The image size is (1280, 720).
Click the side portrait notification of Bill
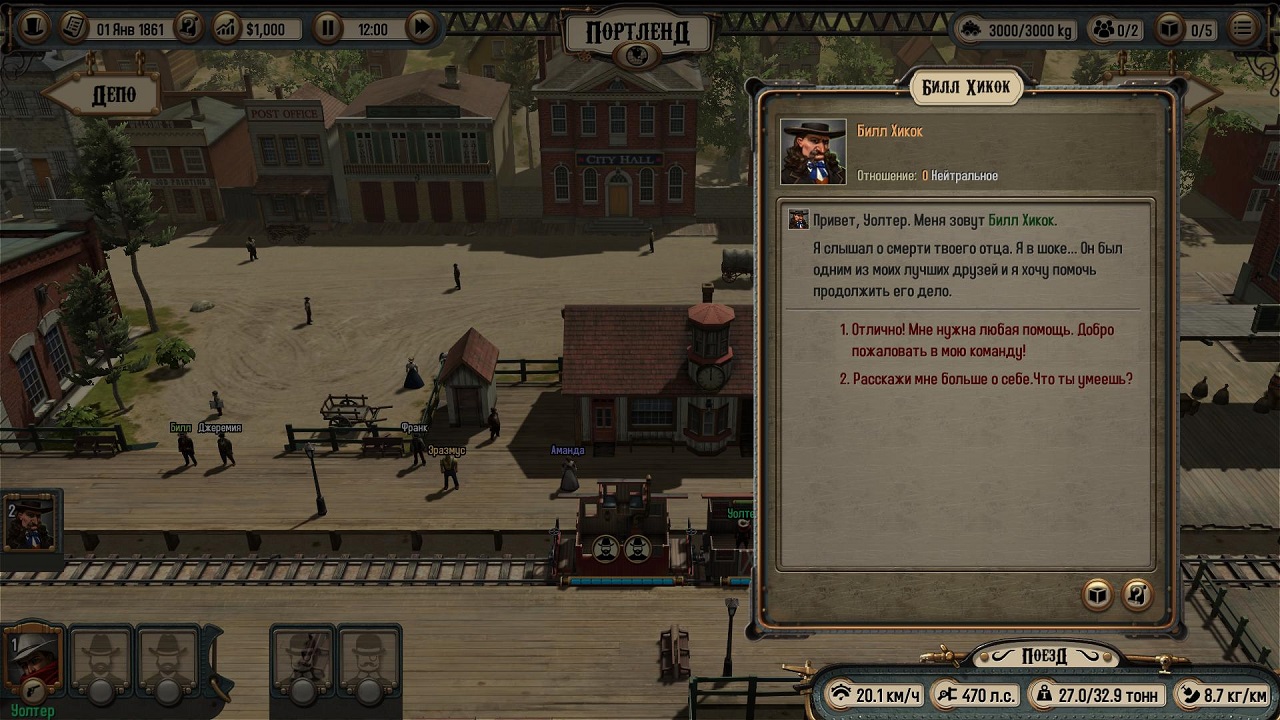coord(31,523)
